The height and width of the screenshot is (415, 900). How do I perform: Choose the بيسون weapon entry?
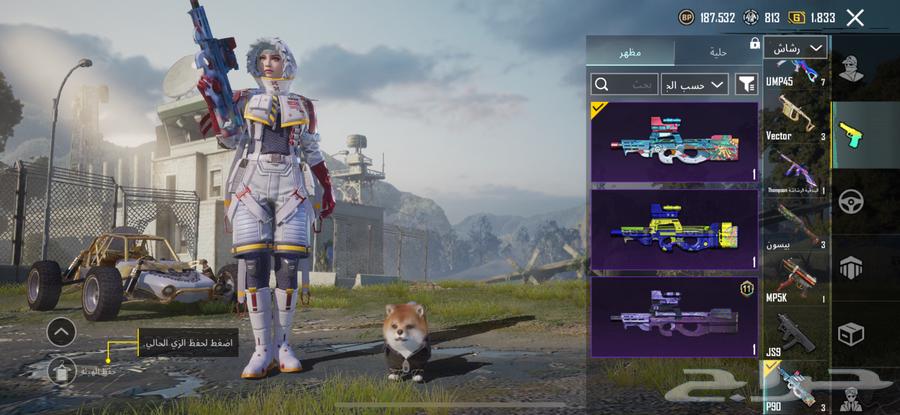[796, 226]
